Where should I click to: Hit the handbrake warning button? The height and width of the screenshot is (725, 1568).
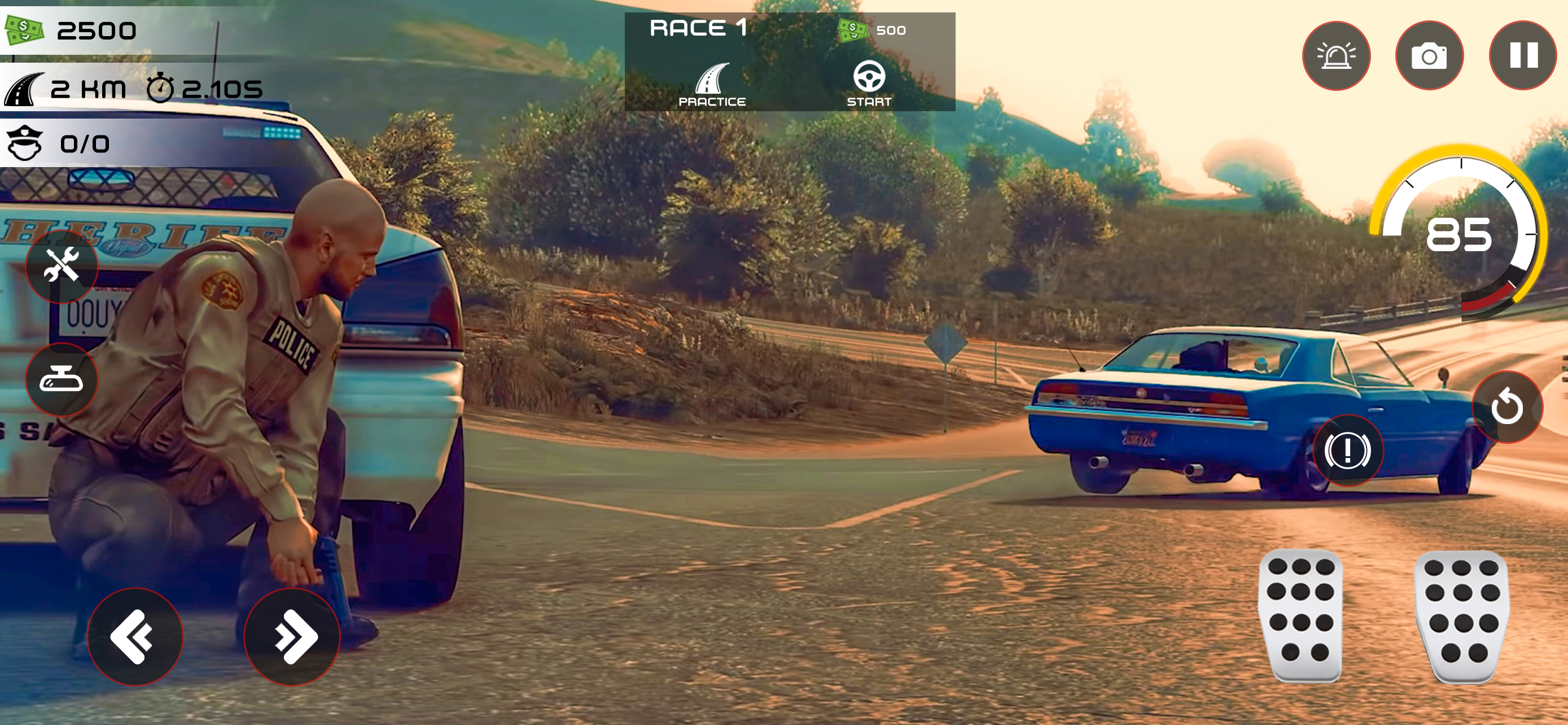[x=1347, y=451]
